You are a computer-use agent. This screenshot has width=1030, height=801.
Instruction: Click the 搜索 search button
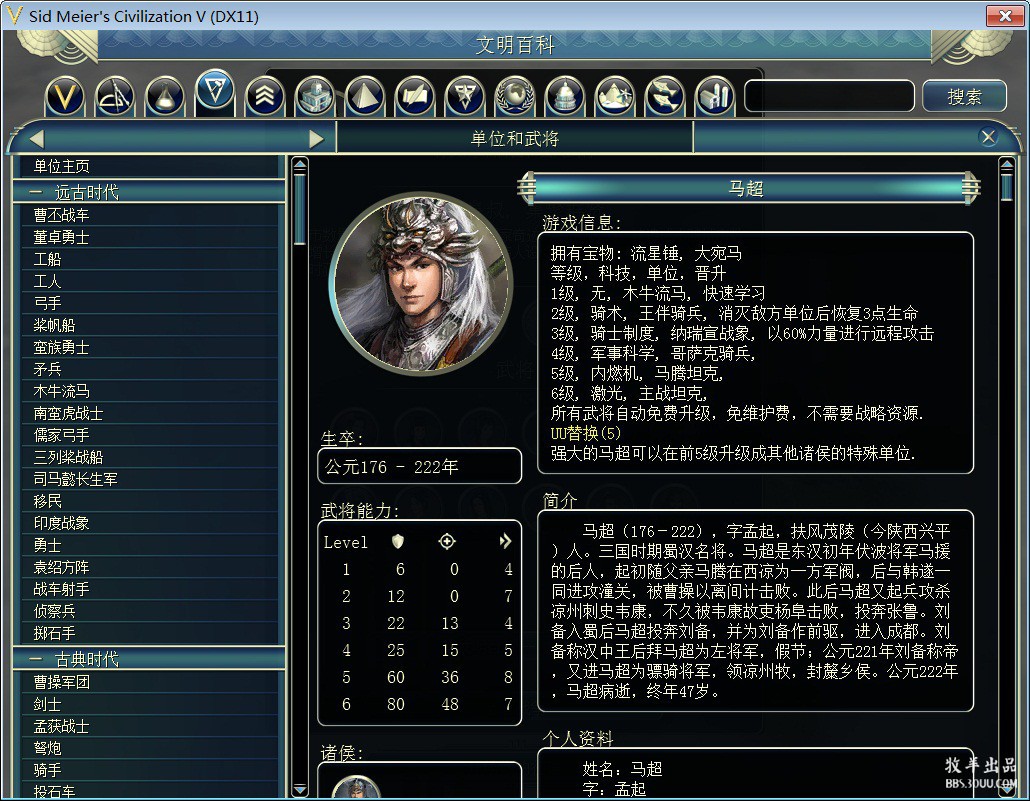964,96
